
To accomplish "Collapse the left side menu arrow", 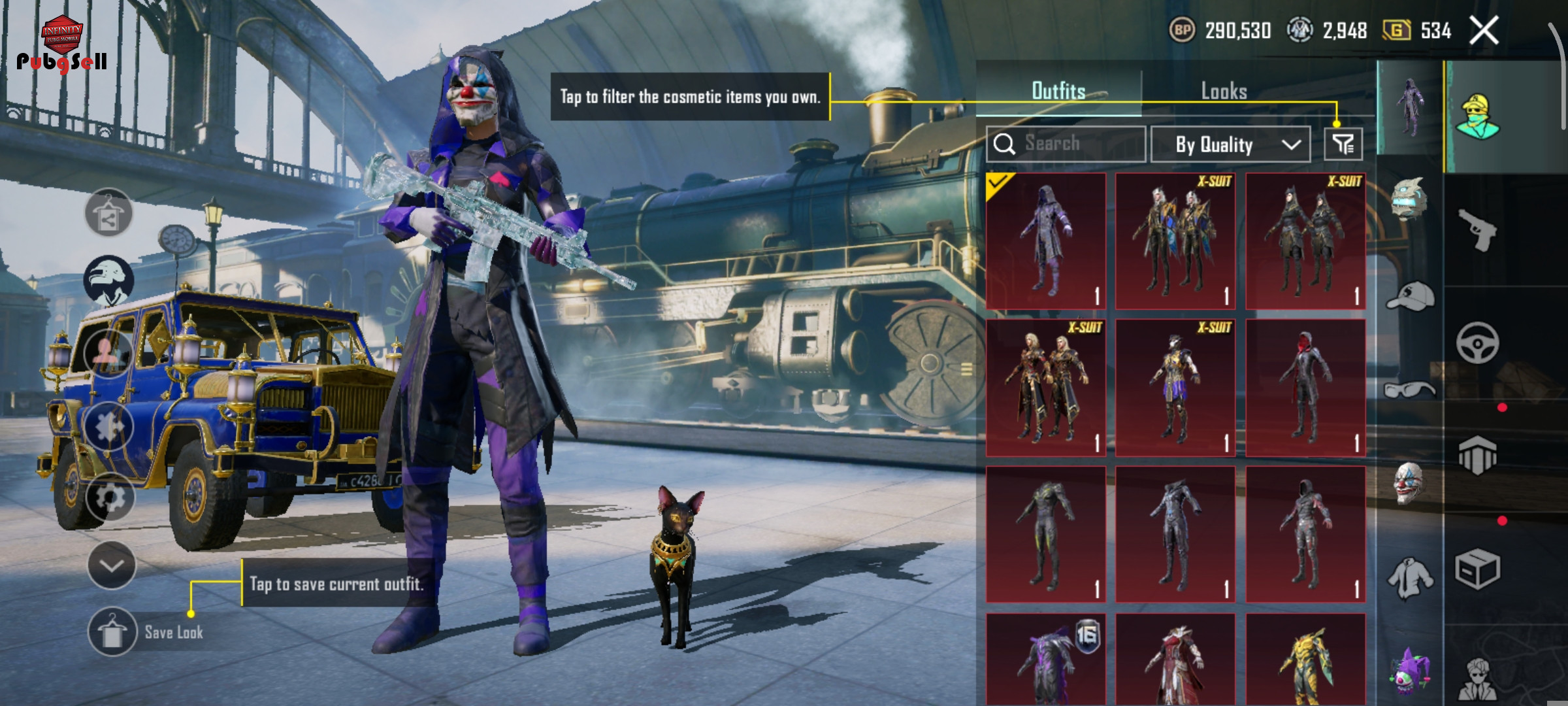I will 111,565.
